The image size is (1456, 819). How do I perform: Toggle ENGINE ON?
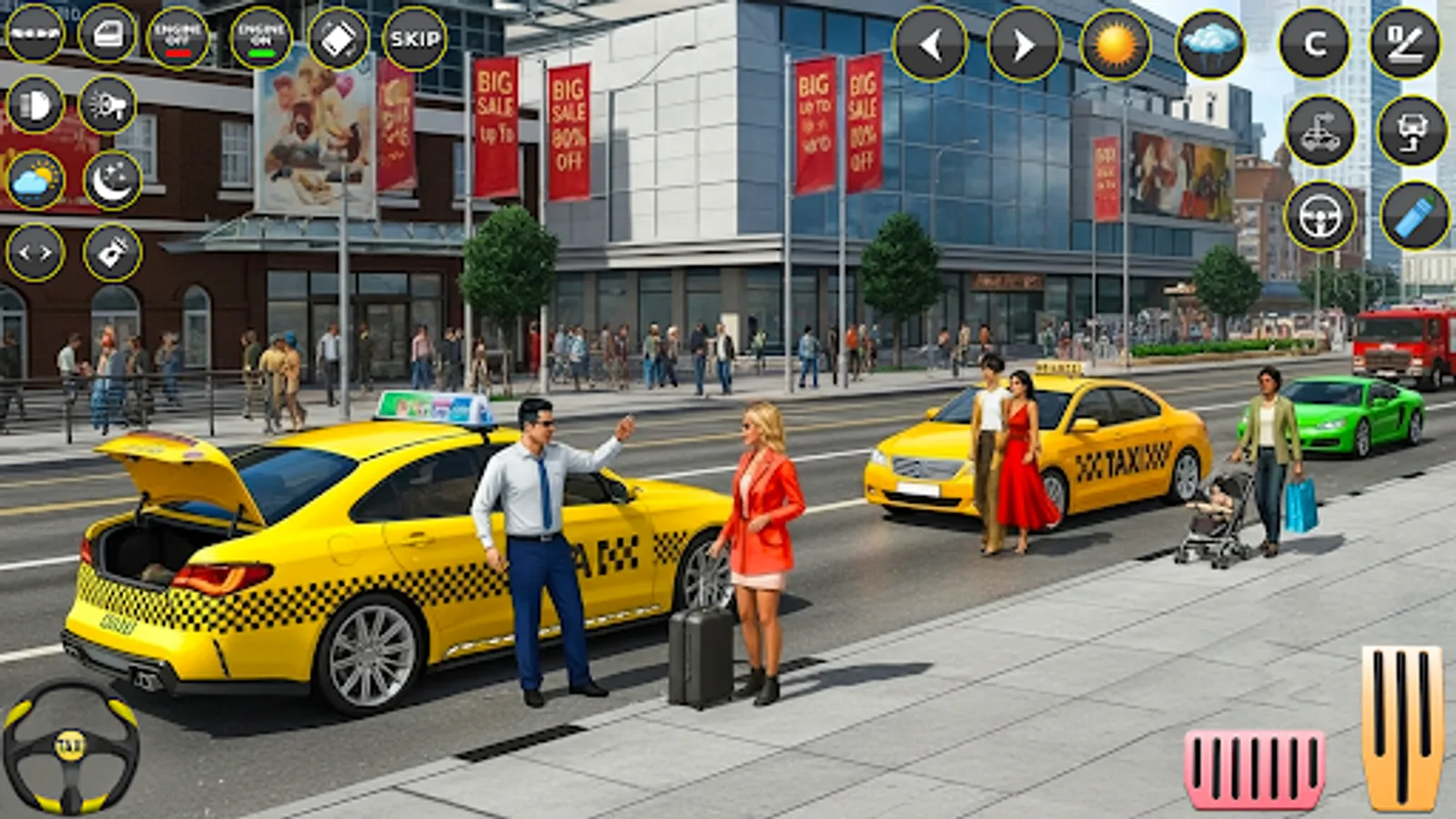point(259,36)
